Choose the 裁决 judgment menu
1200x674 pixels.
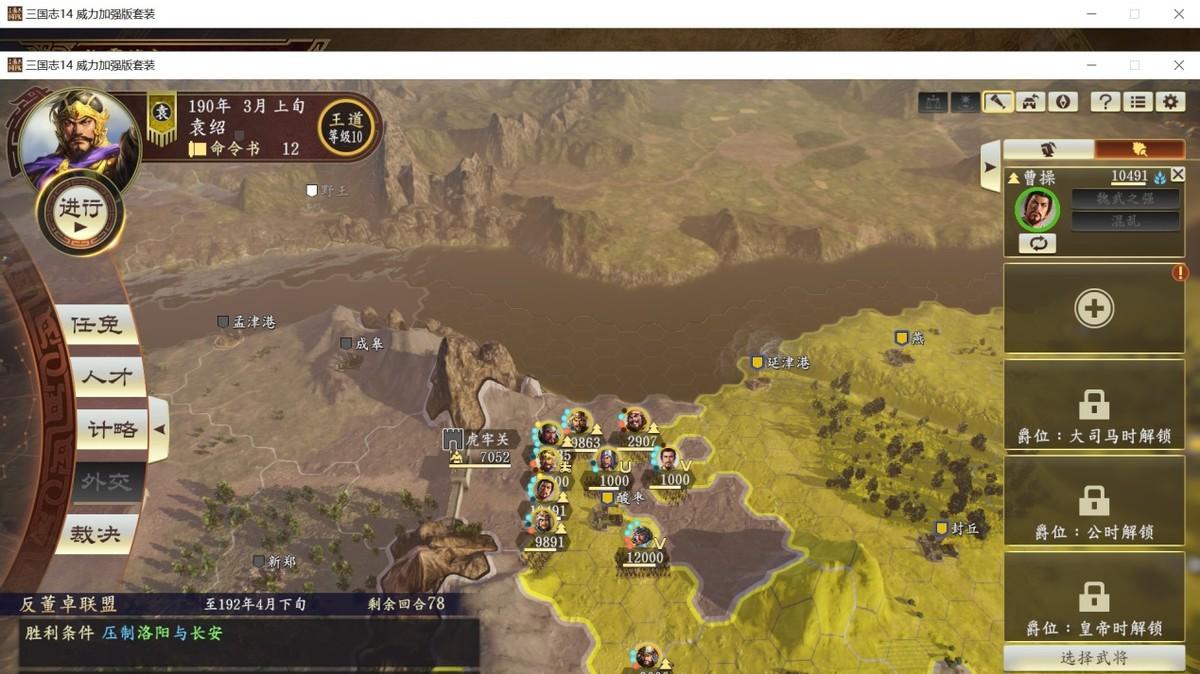pos(96,534)
